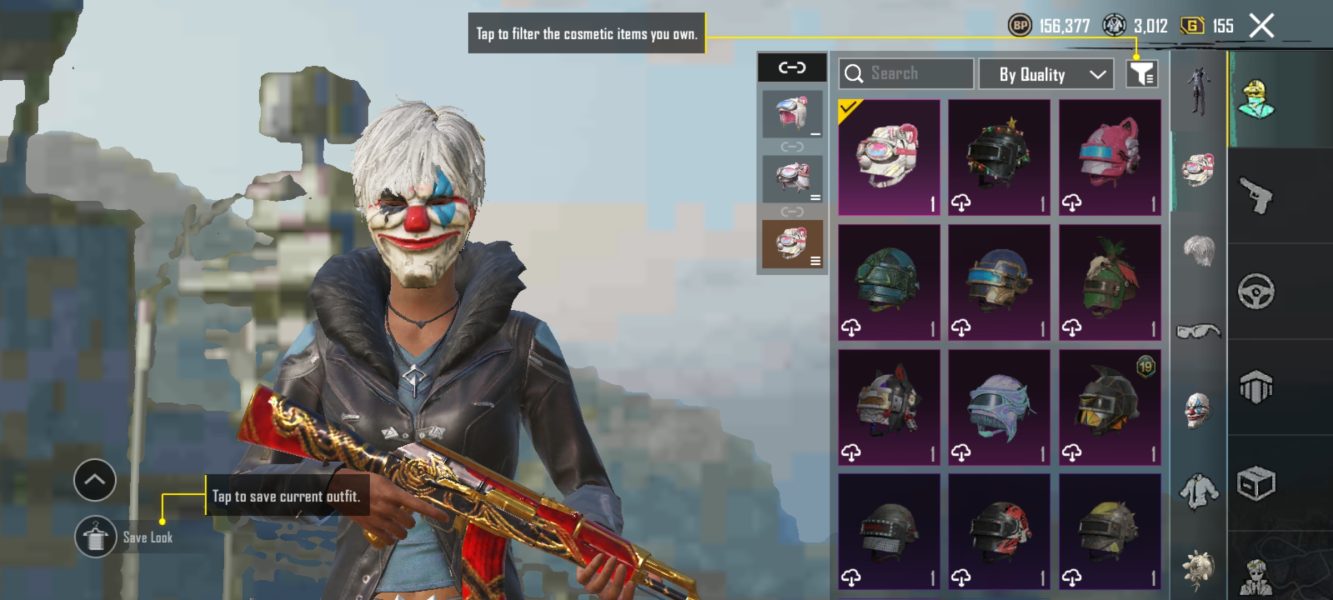
Task: Close the inventory screen with the X
Action: pos(1262,26)
